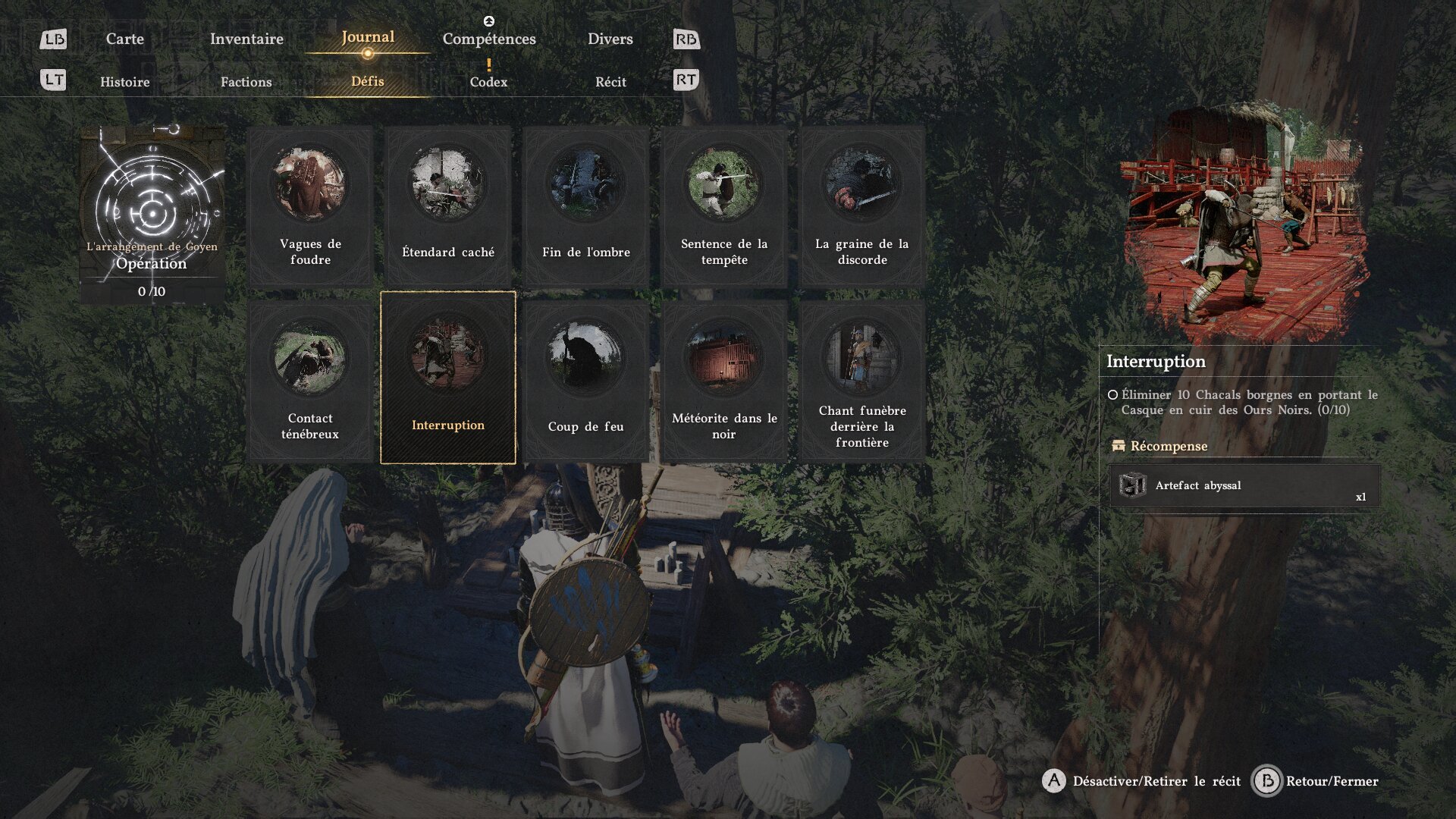Click the highlighted Interruption challenge

click(447, 378)
